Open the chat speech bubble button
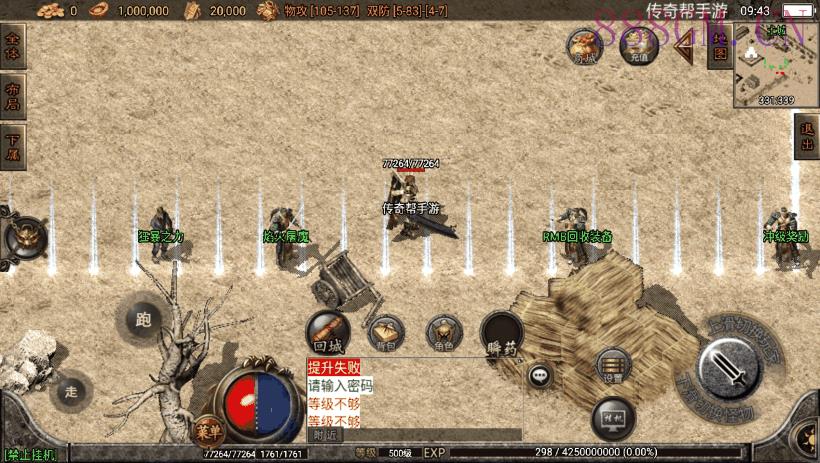 click(541, 376)
